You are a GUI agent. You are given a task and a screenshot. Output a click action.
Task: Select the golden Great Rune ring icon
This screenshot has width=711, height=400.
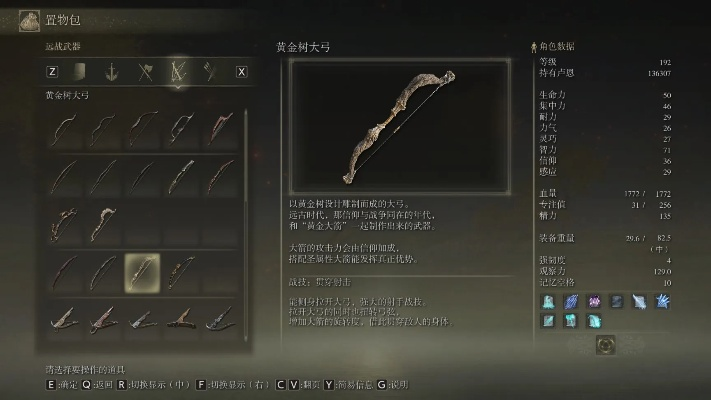(x=604, y=345)
